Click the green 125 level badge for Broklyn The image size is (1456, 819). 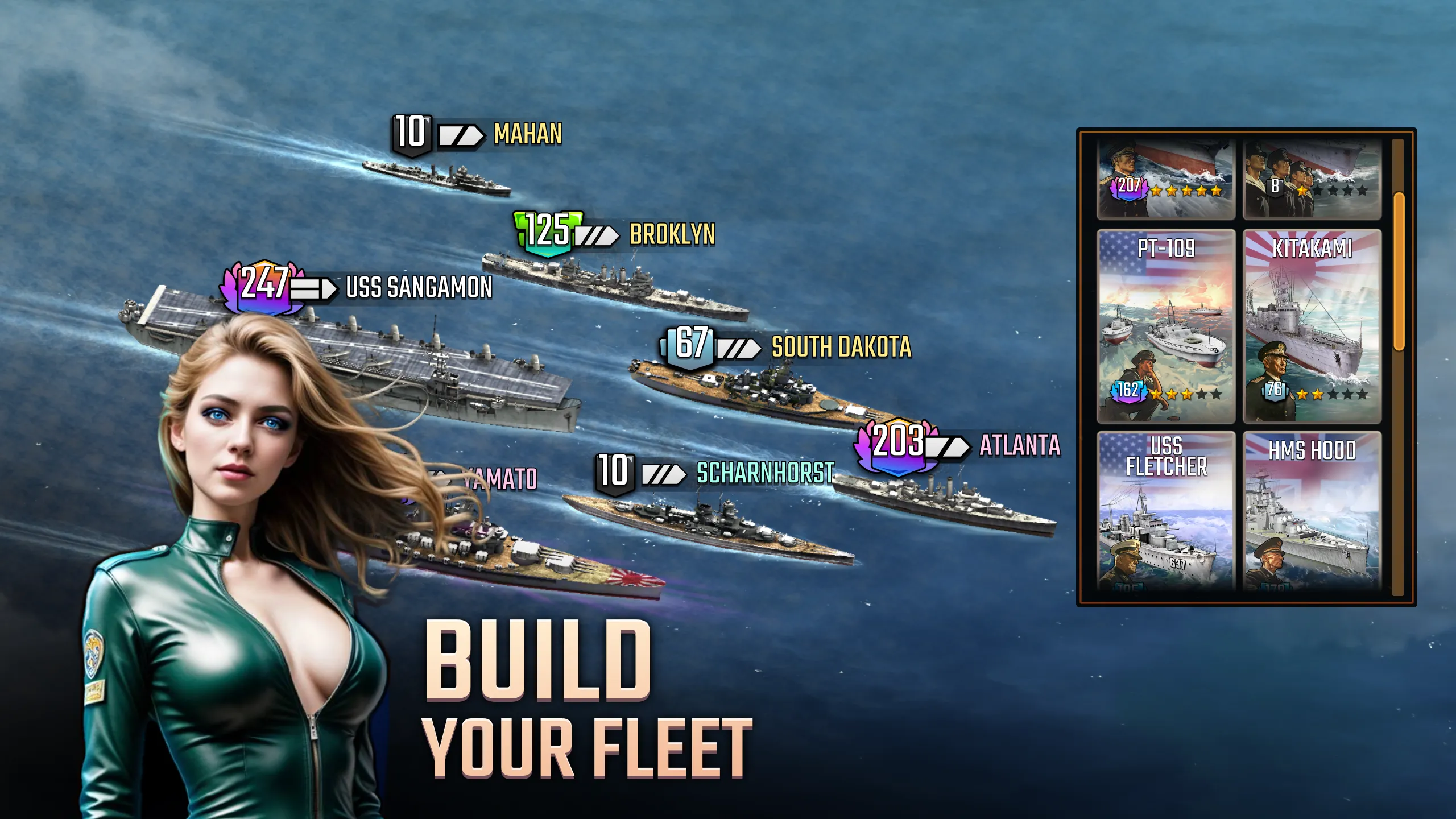coord(545,233)
